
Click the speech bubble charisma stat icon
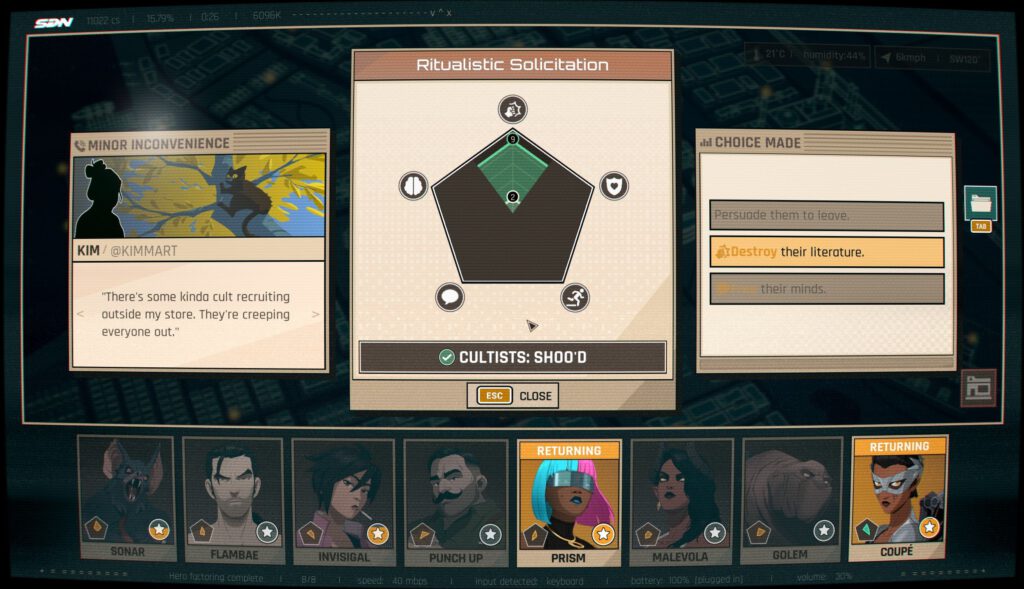point(450,297)
